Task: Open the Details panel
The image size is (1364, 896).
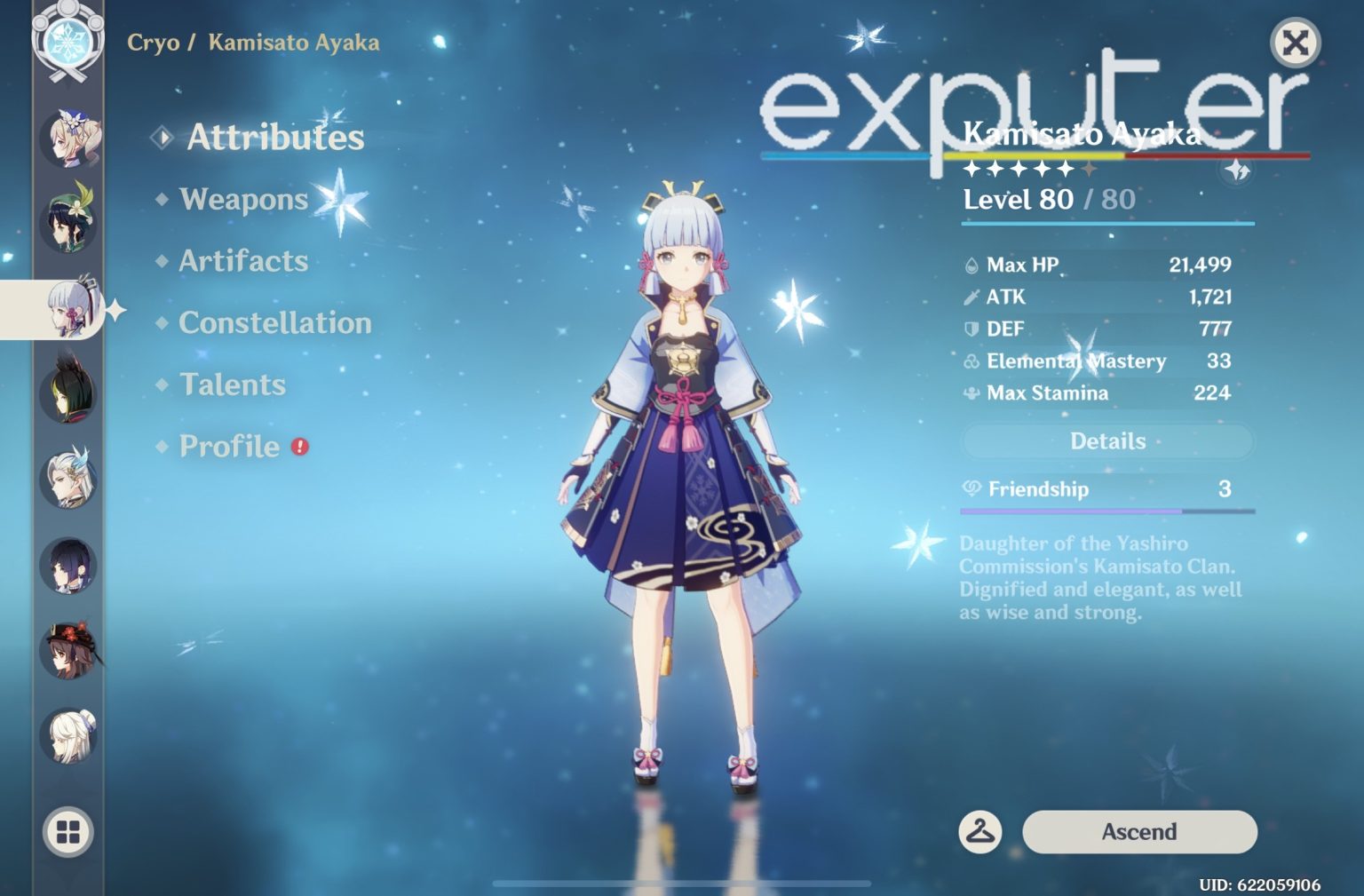Action: click(x=1106, y=440)
